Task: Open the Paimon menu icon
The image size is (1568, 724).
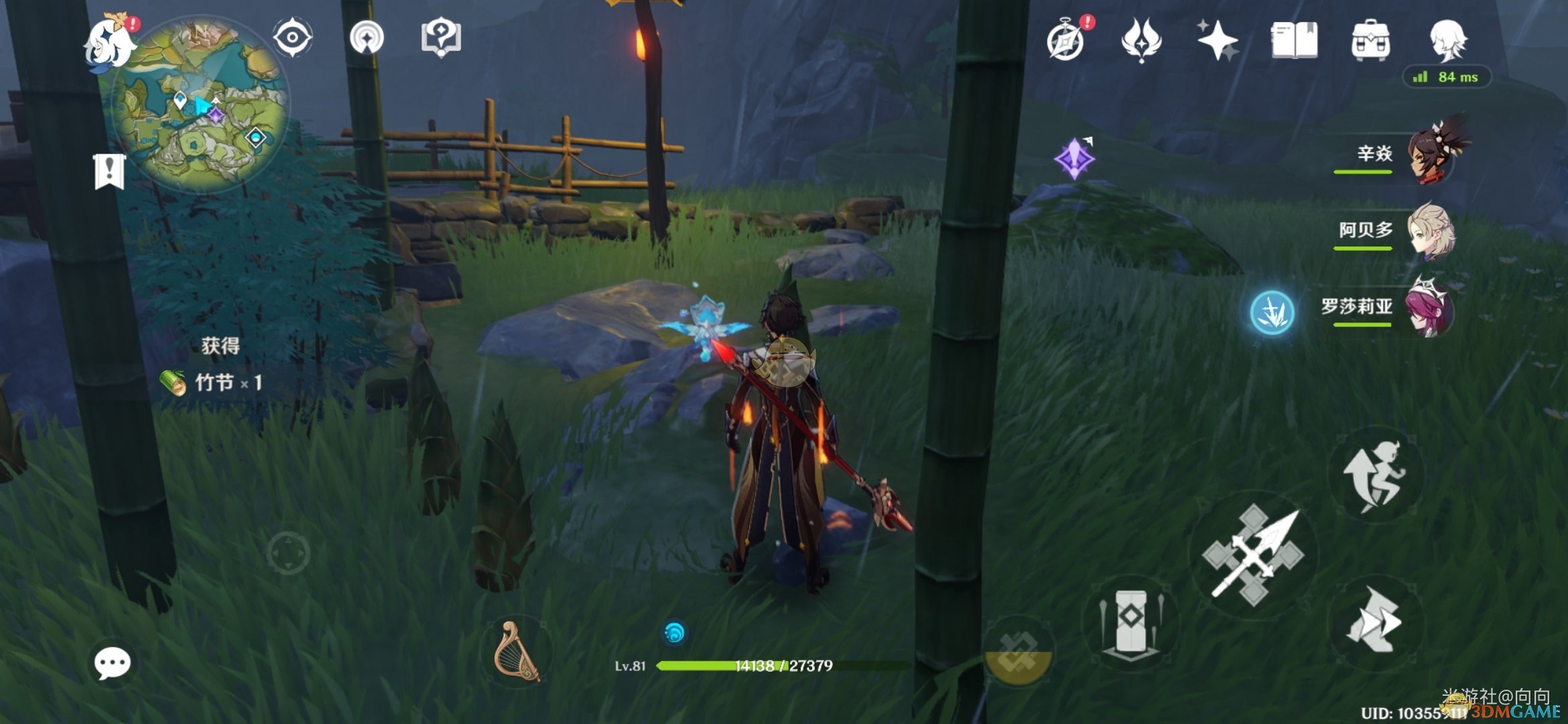Action: [x=109, y=42]
